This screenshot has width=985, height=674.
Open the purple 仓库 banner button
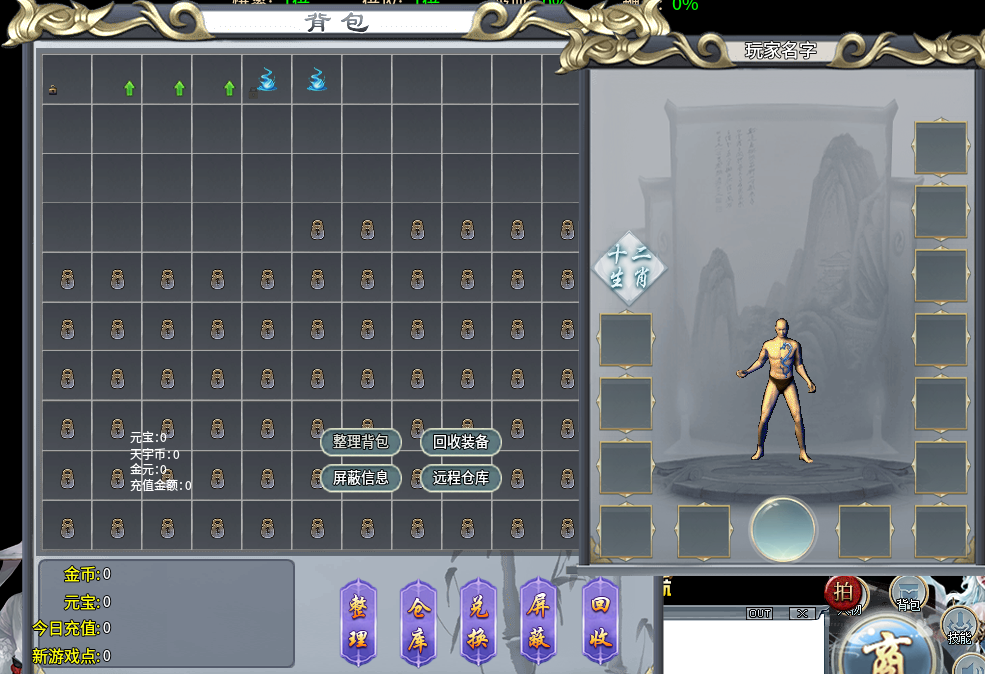418,620
